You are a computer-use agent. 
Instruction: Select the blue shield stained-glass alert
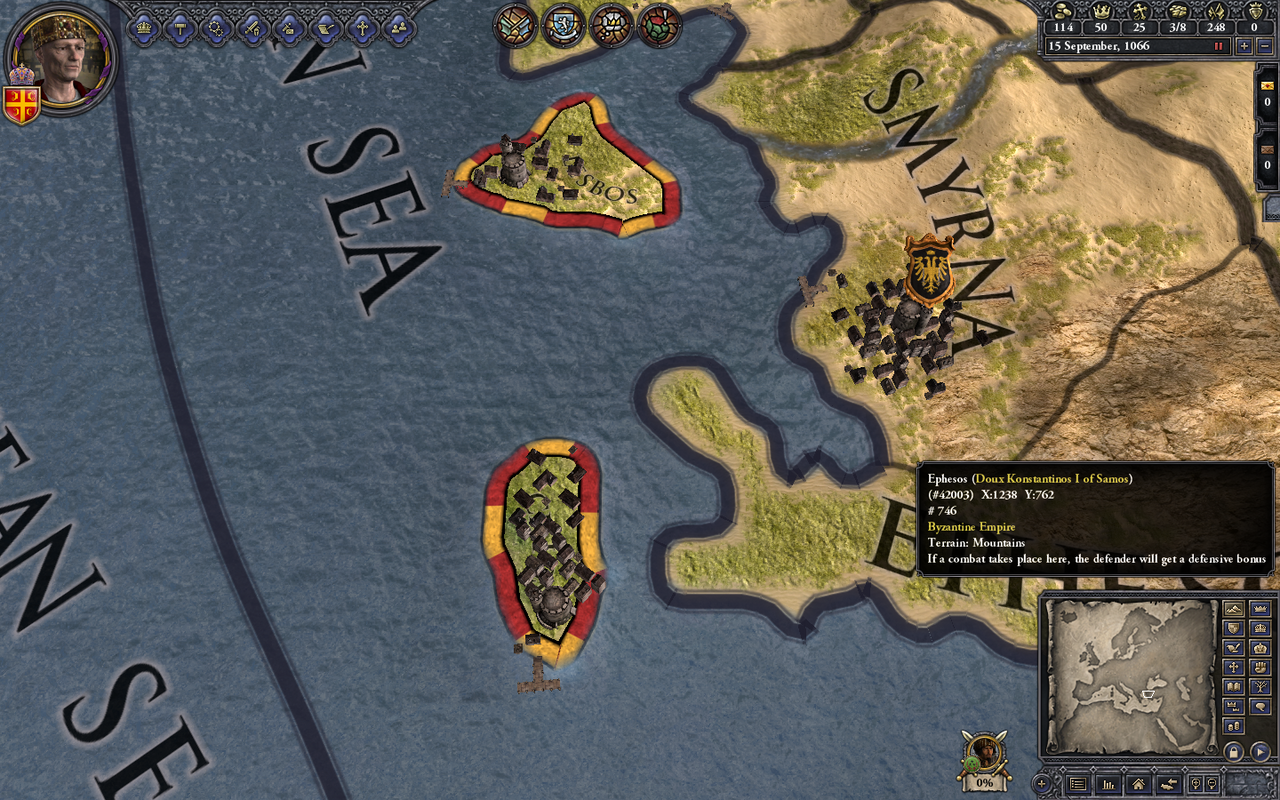(564, 26)
